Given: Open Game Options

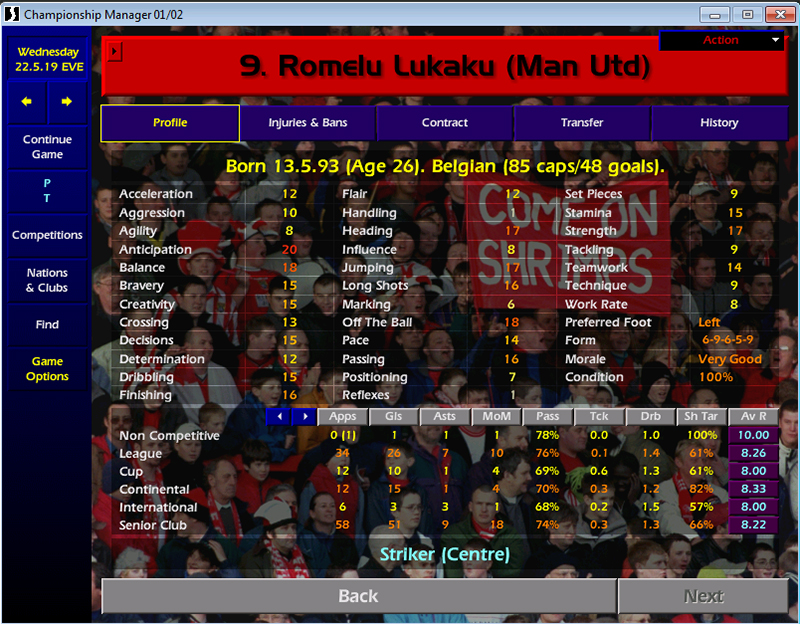Looking at the screenshot, I should [47, 369].
